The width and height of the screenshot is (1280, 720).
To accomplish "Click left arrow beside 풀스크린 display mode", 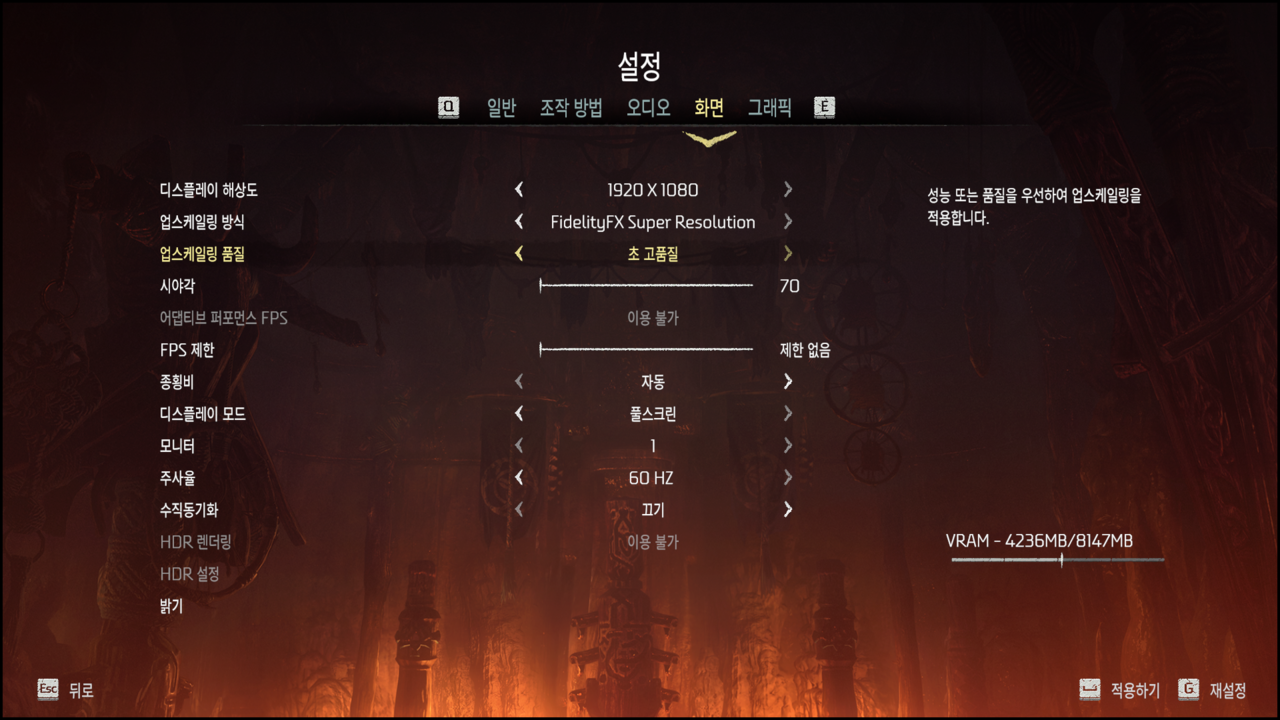I will 519,414.
